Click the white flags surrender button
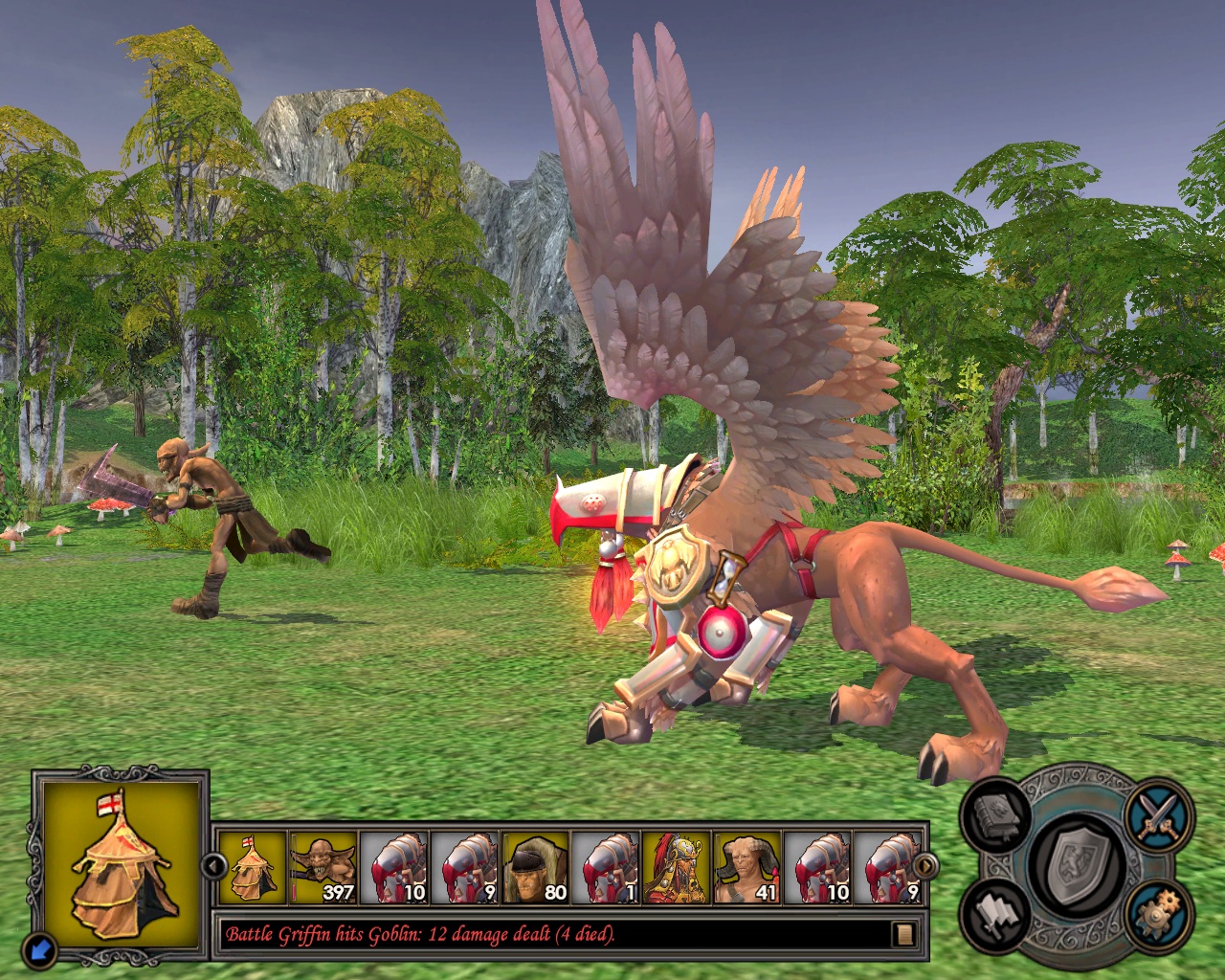Image resolution: width=1225 pixels, height=980 pixels. (x=997, y=915)
